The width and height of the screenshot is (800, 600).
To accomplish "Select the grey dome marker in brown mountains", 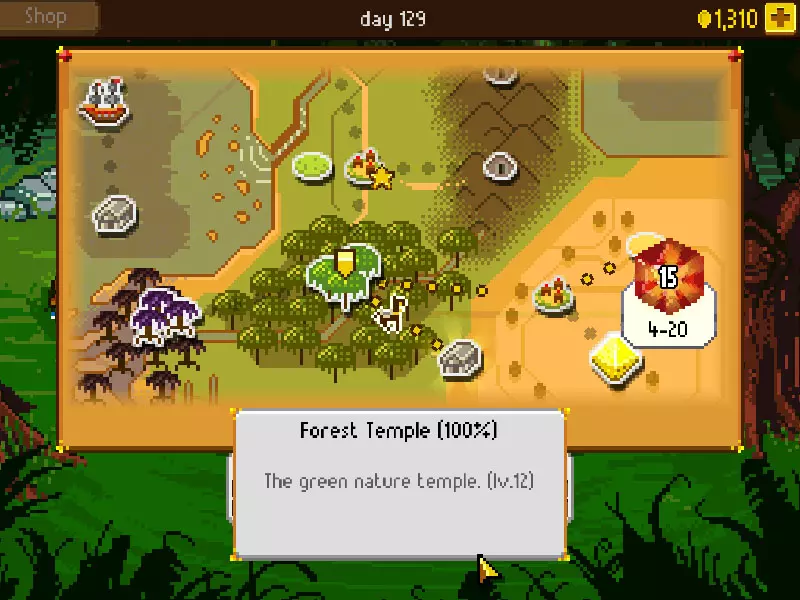I will point(498,166).
